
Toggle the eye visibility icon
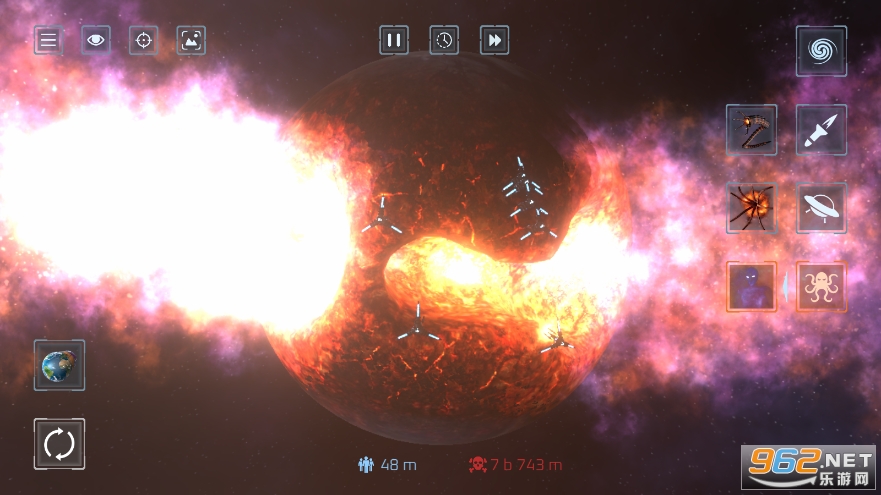pos(96,40)
